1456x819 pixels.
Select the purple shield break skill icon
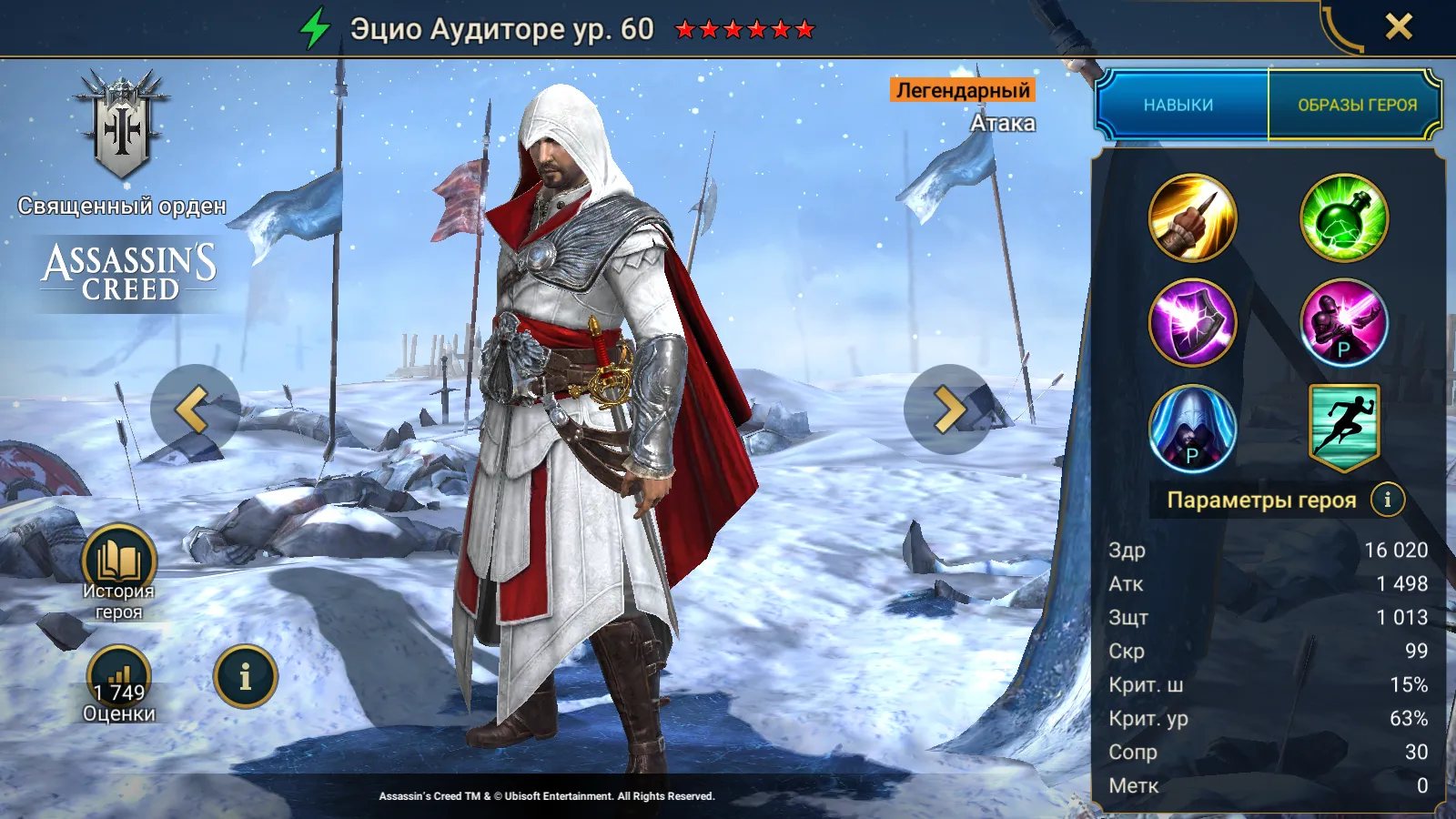point(1192,322)
